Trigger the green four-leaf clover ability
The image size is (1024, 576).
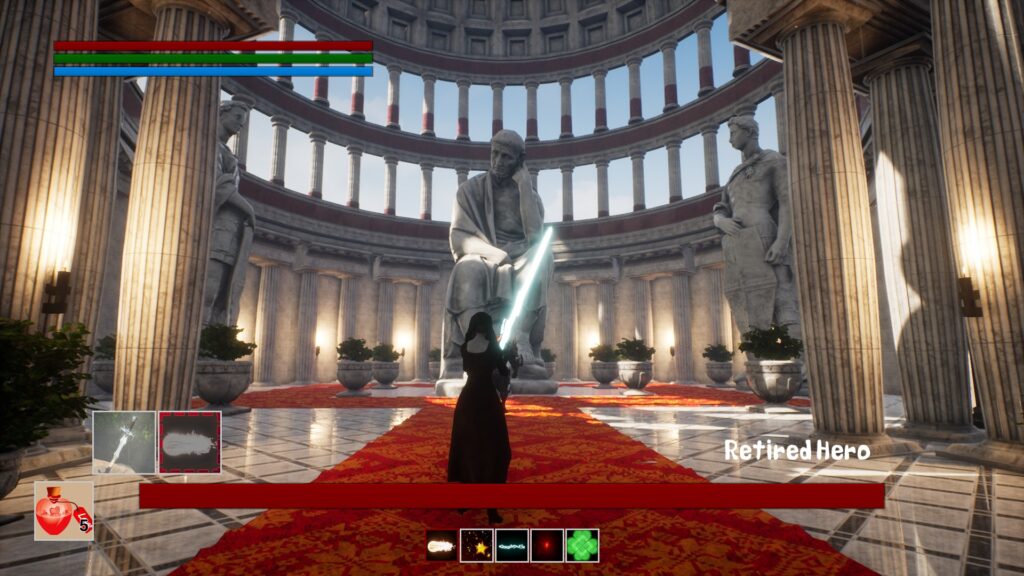coord(582,545)
